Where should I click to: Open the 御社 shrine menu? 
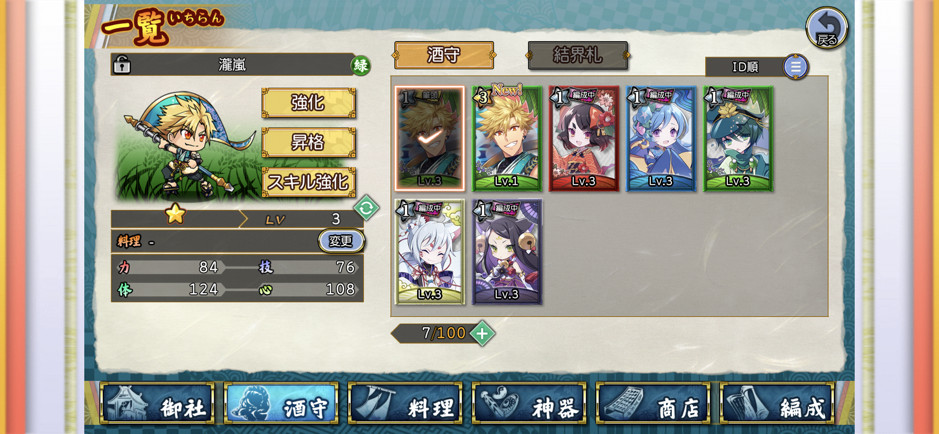pyautogui.click(x=157, y=403)
